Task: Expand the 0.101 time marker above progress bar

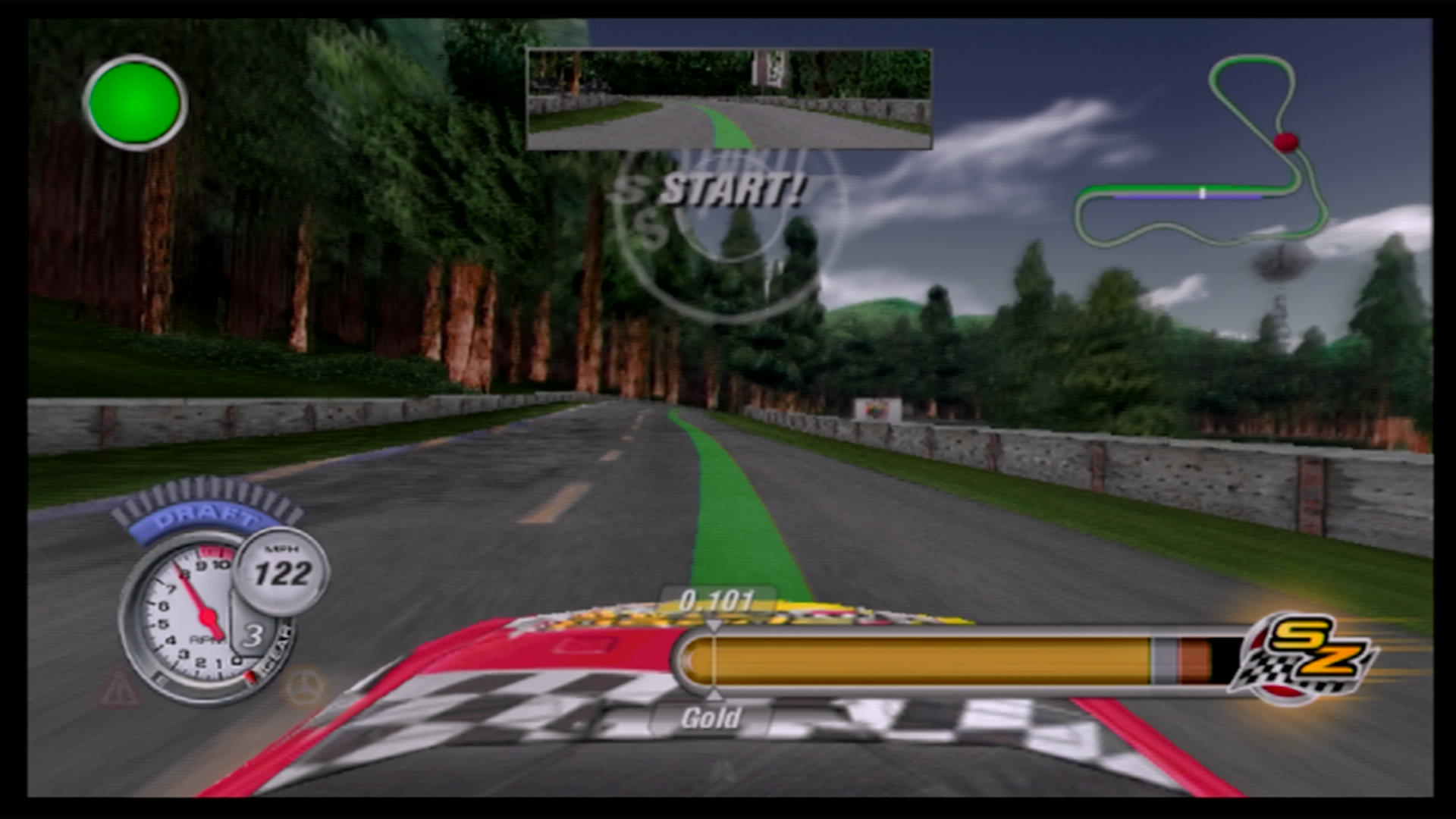Action: pos(715,599)
